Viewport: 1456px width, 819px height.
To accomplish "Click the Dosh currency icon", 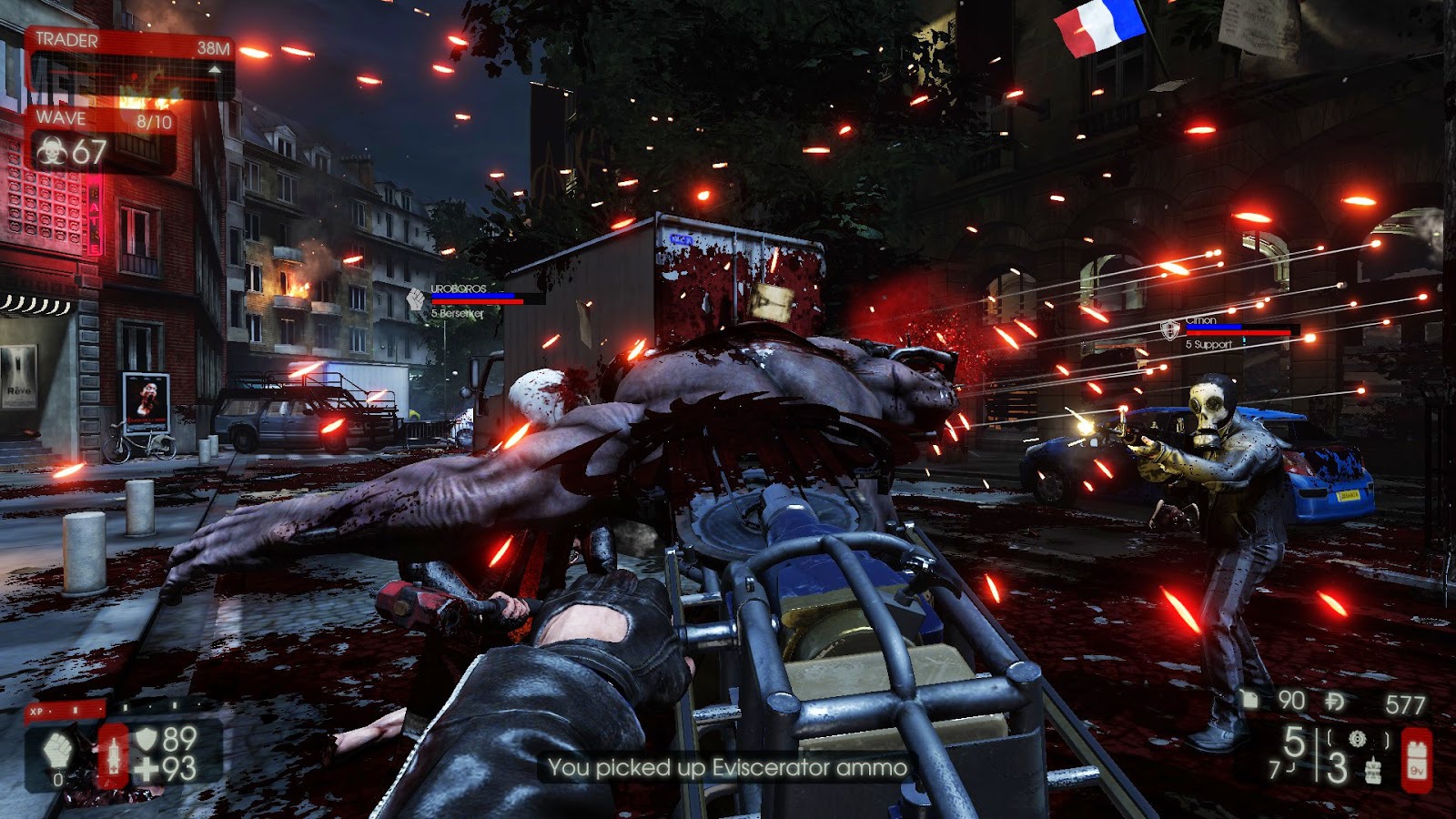I will coord(1336,702).
